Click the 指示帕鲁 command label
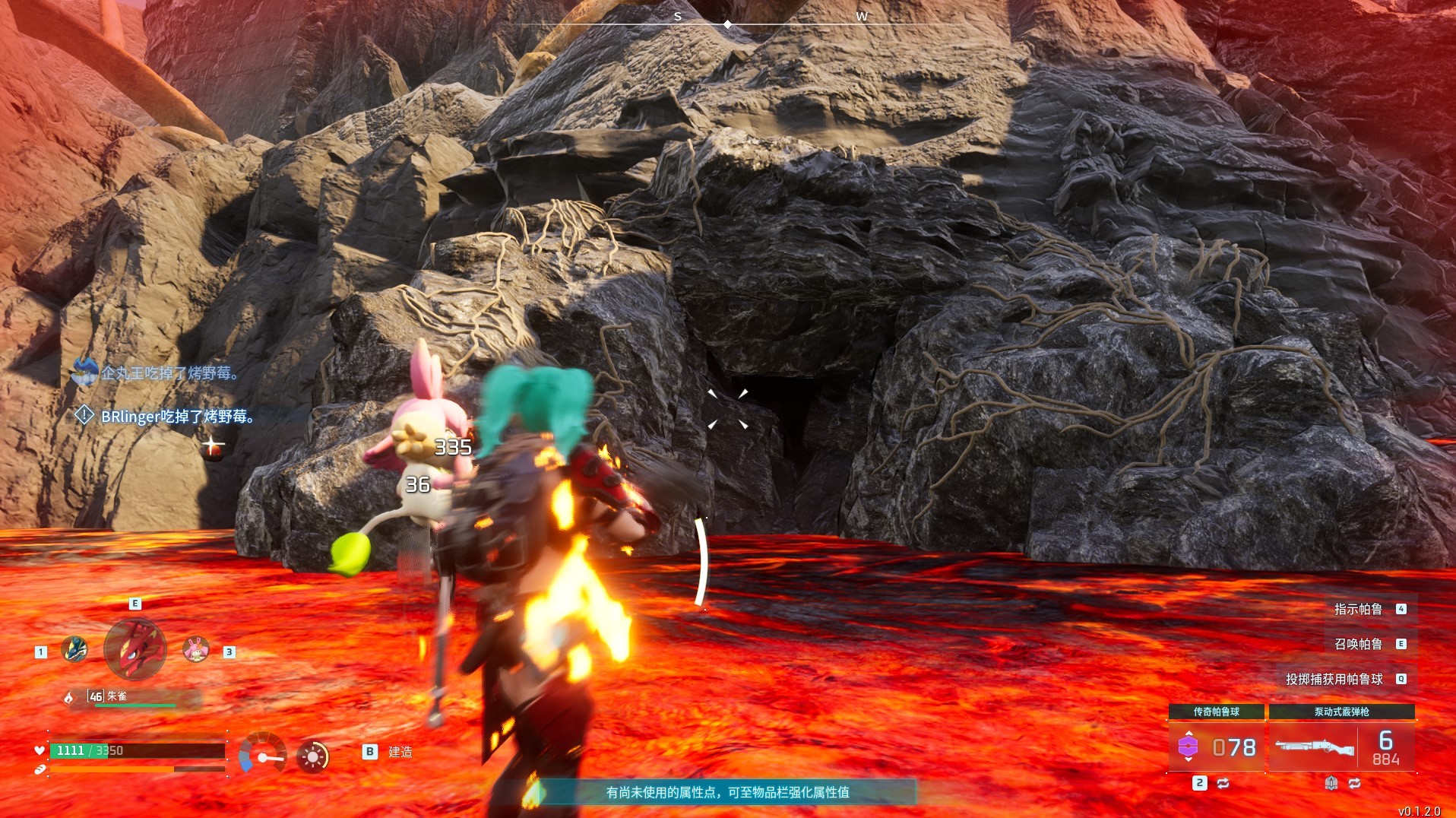 pyautogui.click(x=1358, y=609)
